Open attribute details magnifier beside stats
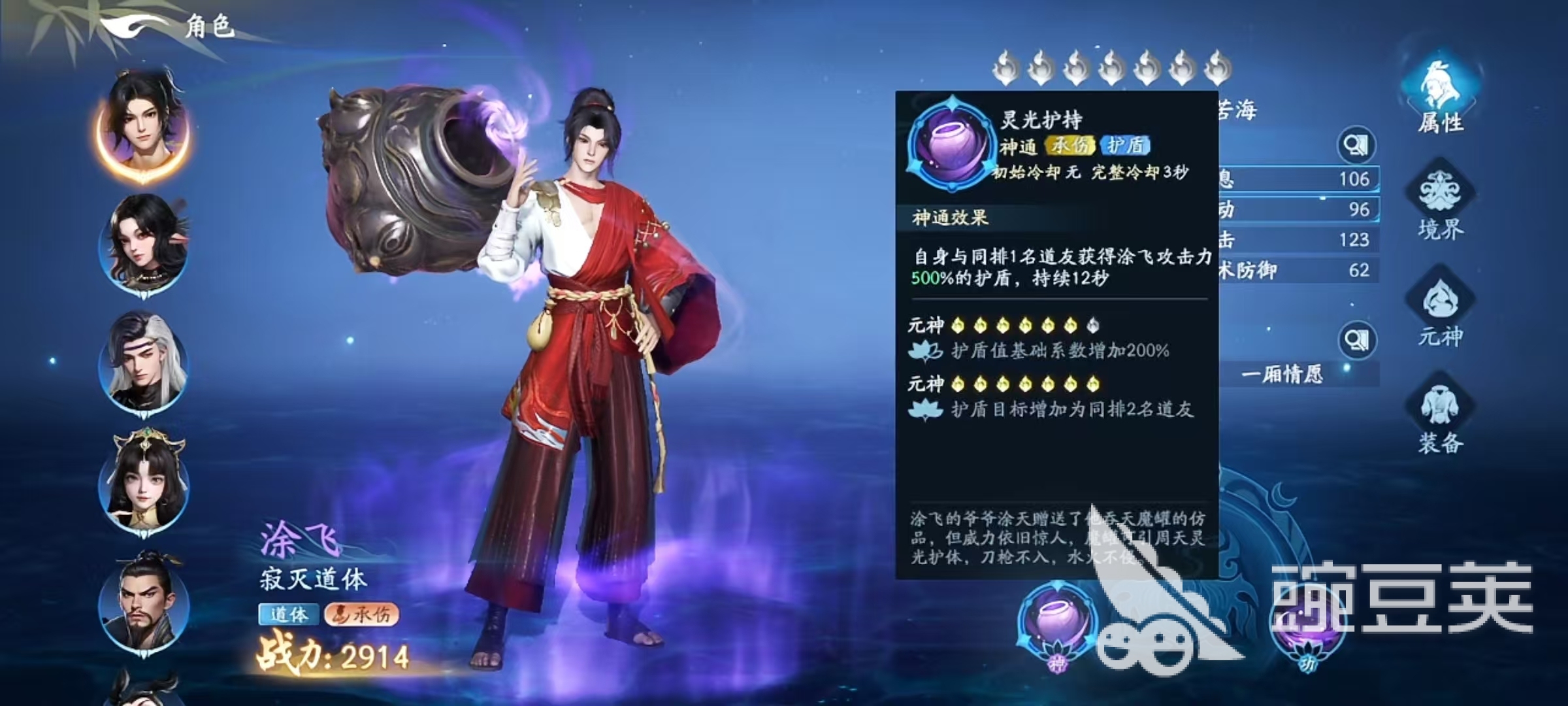The height and width of the screenshot is (706, 1568). pos(1357,145)
